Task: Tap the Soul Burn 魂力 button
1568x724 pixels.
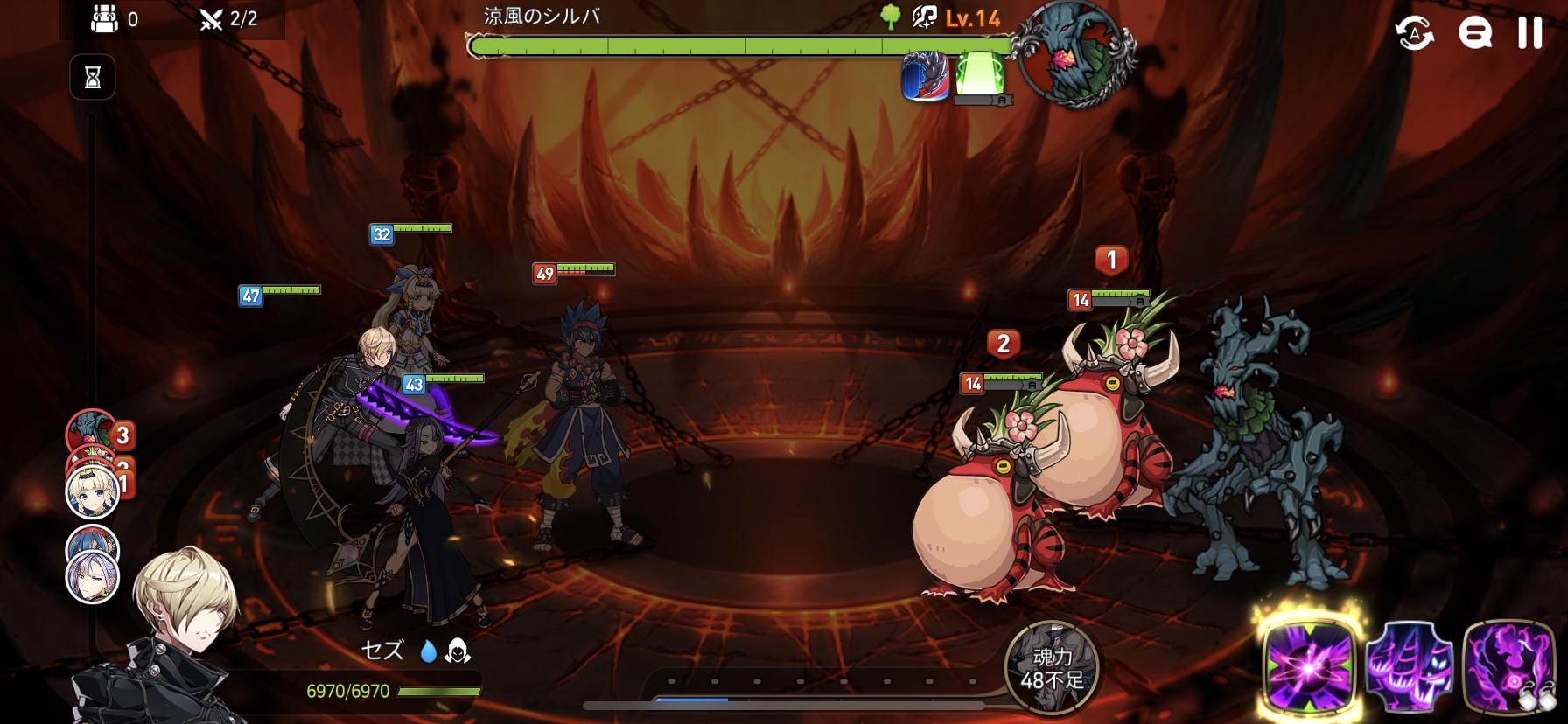Action: coord(1052,668)
